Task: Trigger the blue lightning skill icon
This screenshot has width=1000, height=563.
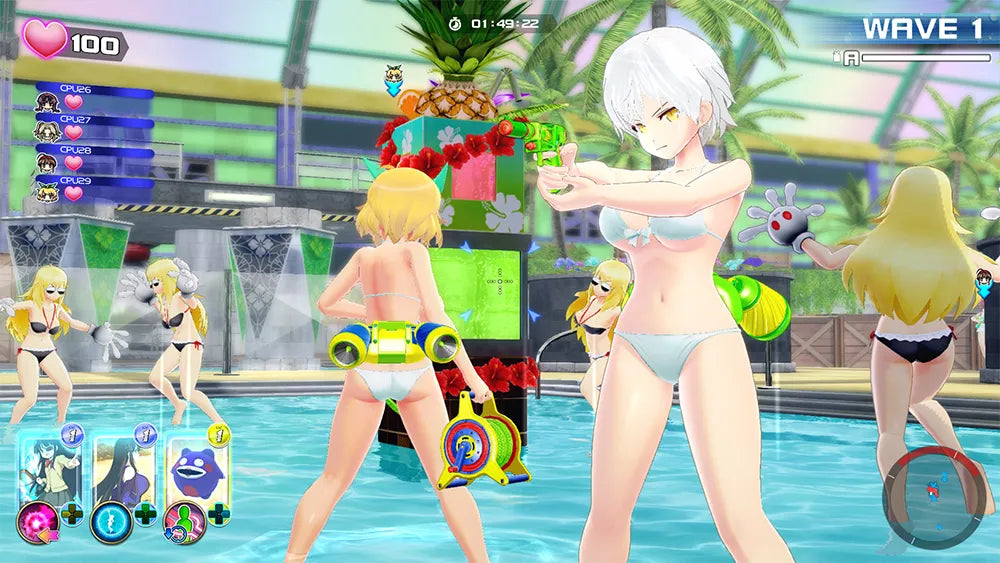Action: click(x=109, y=522)
